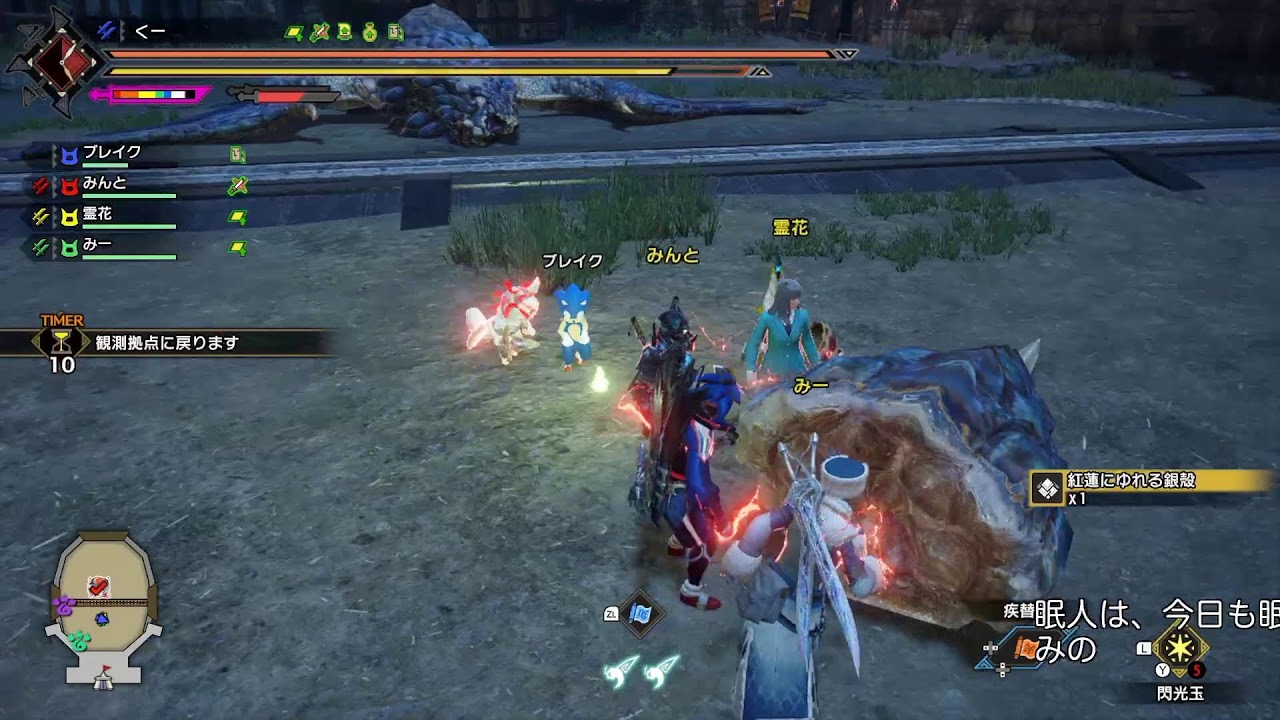Pick みー in the party member list
Screen dimensions: 1280x720
[x=97, y=244]
